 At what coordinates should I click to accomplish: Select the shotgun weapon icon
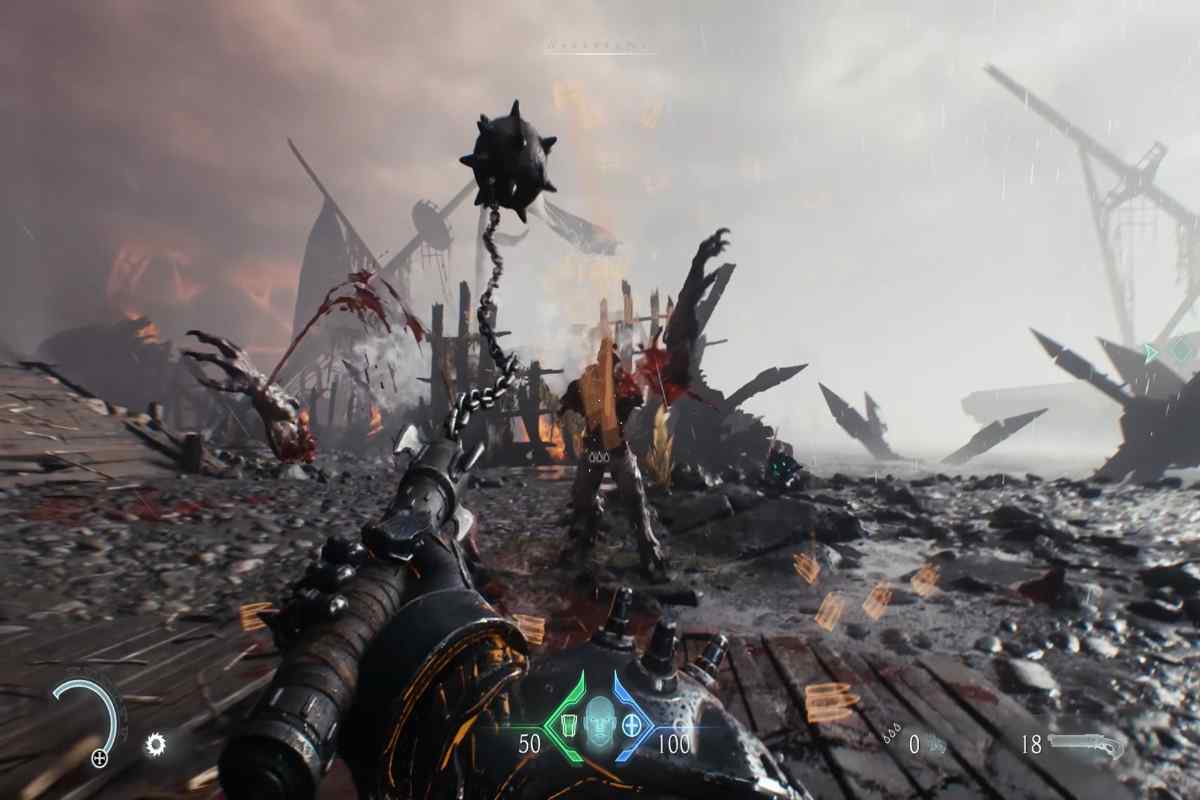point(1096,745)
